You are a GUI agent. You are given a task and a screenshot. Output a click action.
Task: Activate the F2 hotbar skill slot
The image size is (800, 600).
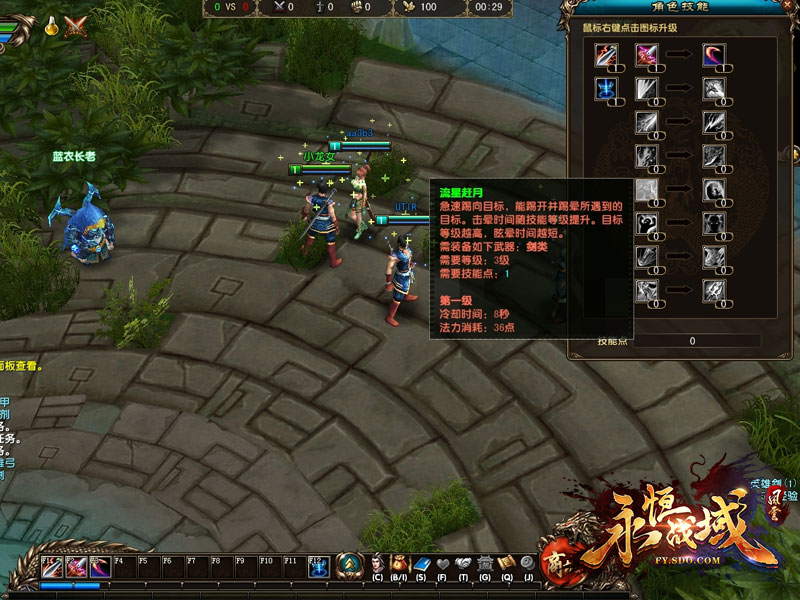77,567
